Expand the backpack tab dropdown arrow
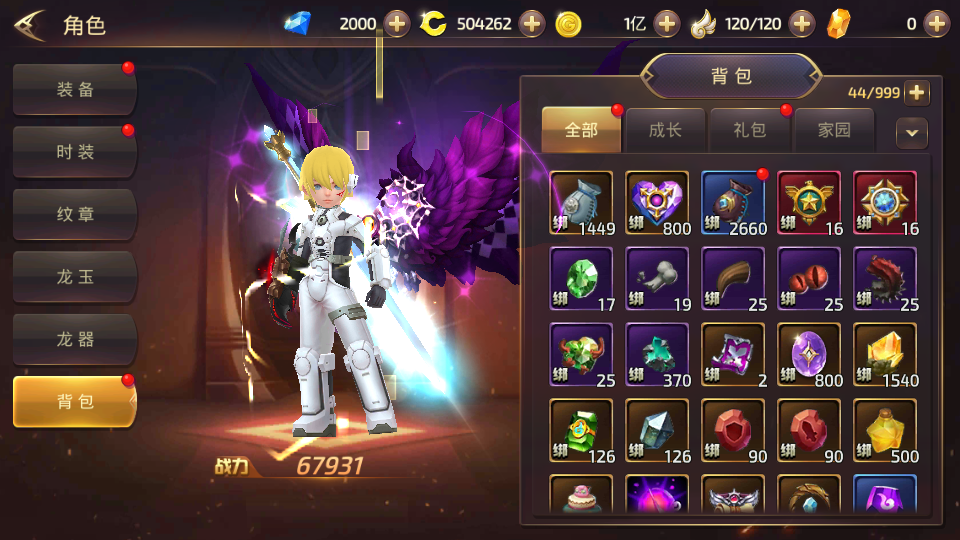The image size is (960, 540). 911,132
